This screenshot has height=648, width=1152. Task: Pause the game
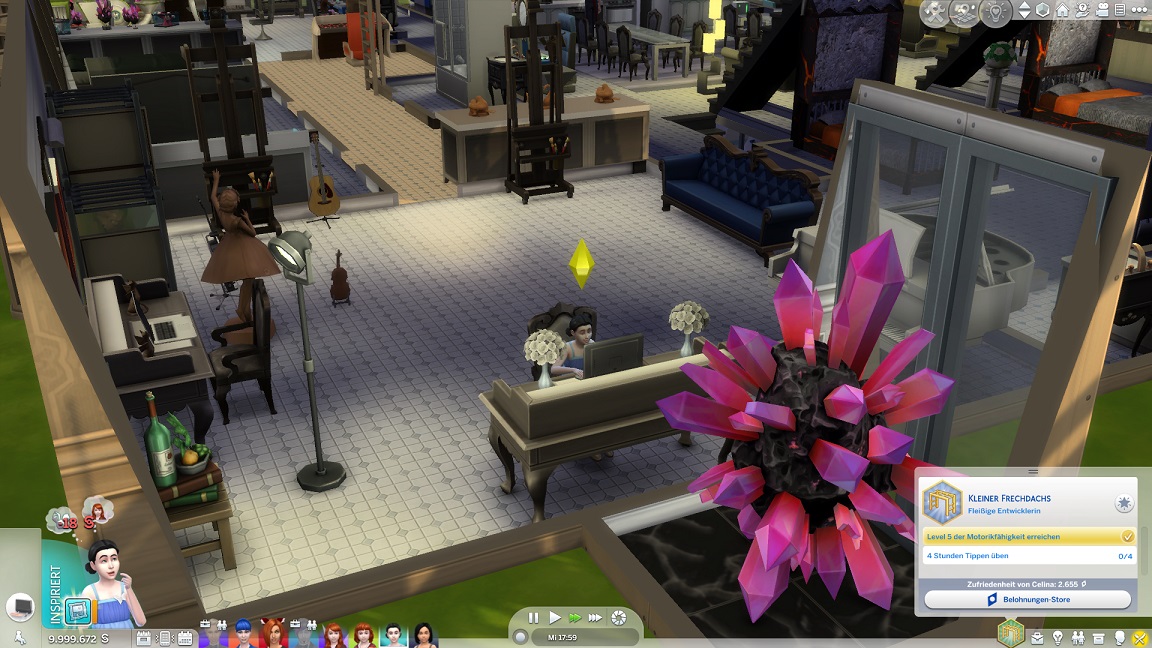[534, 618]
